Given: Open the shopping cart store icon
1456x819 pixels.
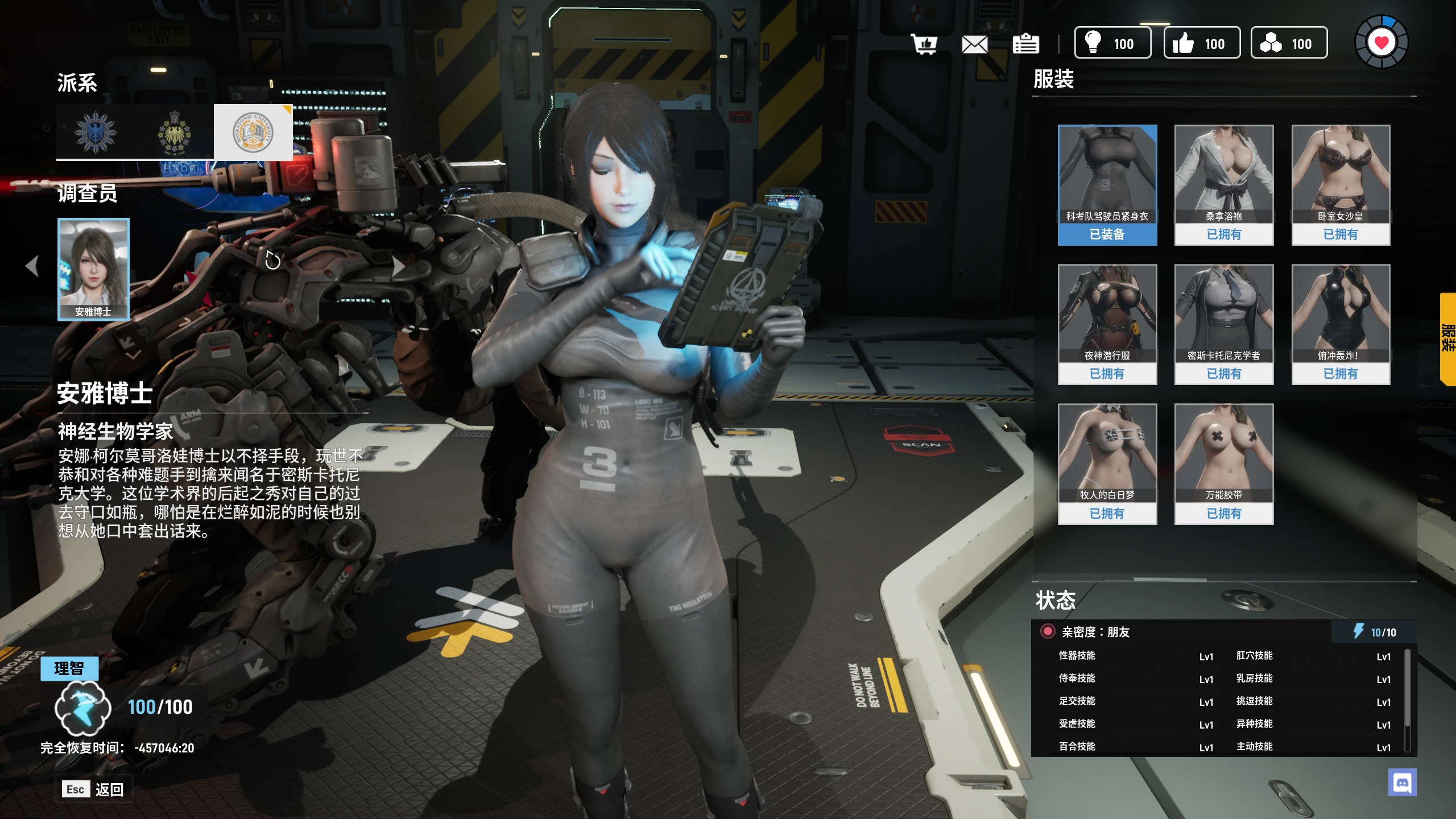Looking at the screenshot, I should tap(924, 44).
